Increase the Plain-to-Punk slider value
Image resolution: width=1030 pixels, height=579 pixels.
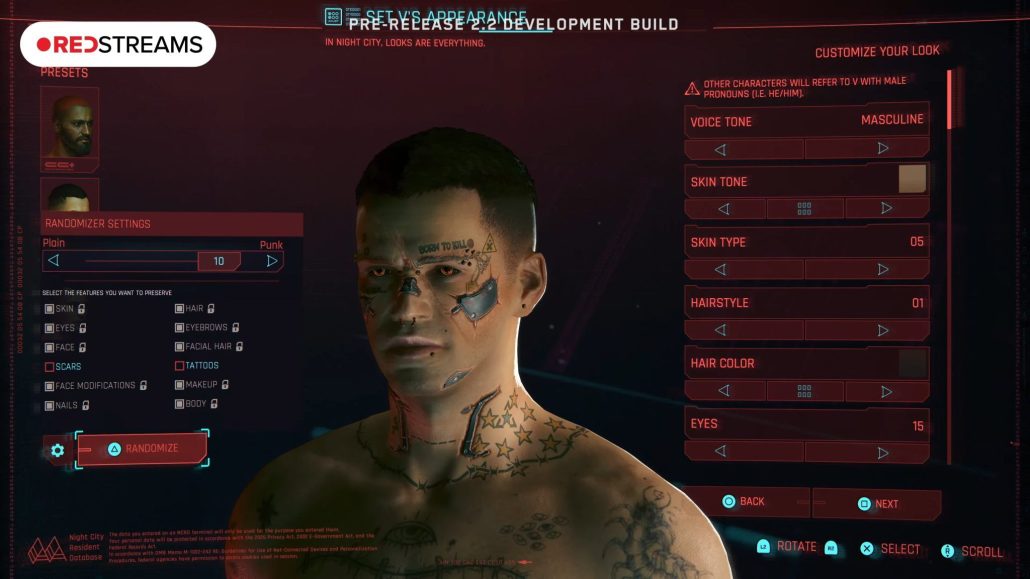coord(271,261)
